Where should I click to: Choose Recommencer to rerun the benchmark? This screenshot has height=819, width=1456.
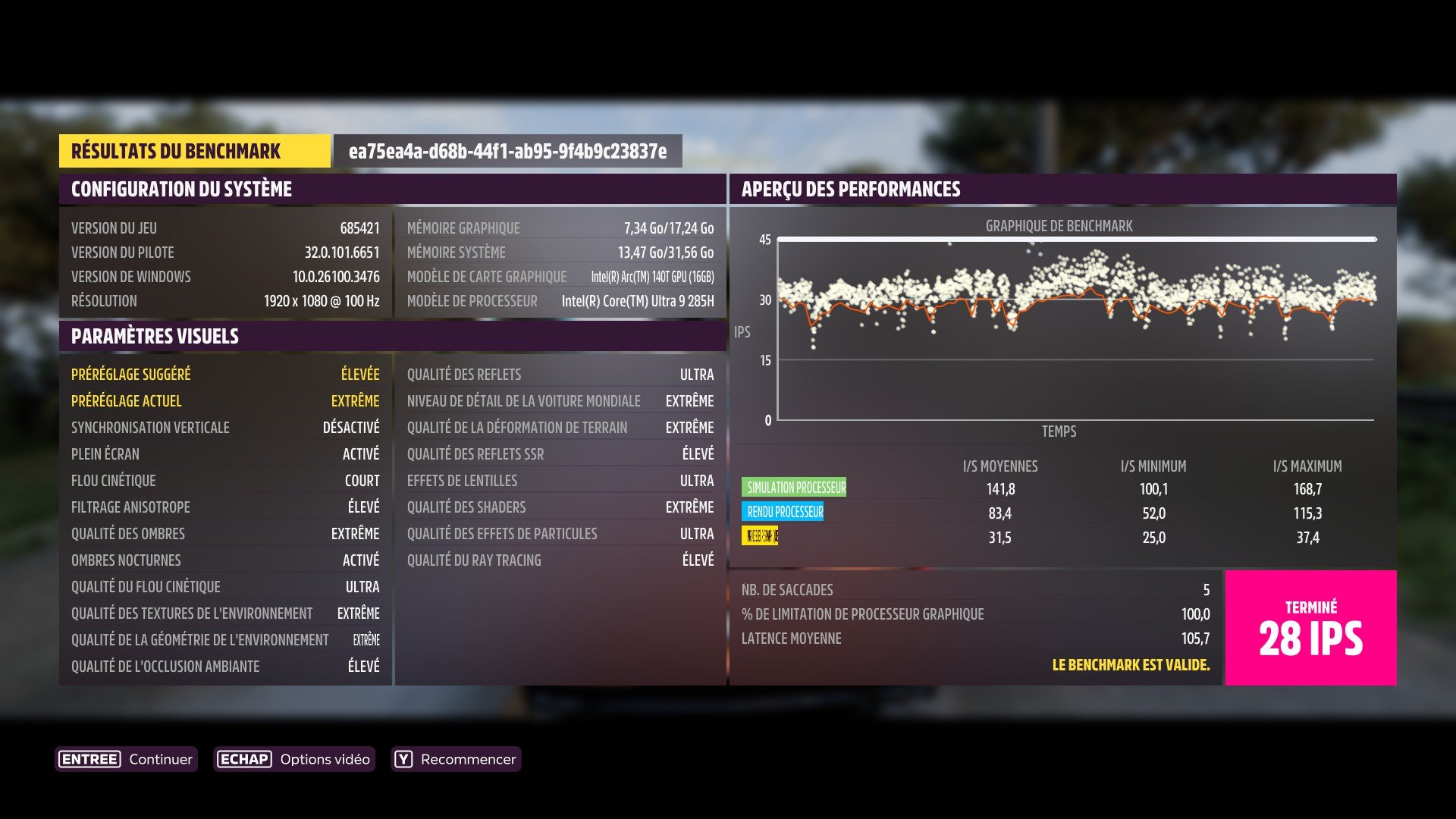[456, 759]
